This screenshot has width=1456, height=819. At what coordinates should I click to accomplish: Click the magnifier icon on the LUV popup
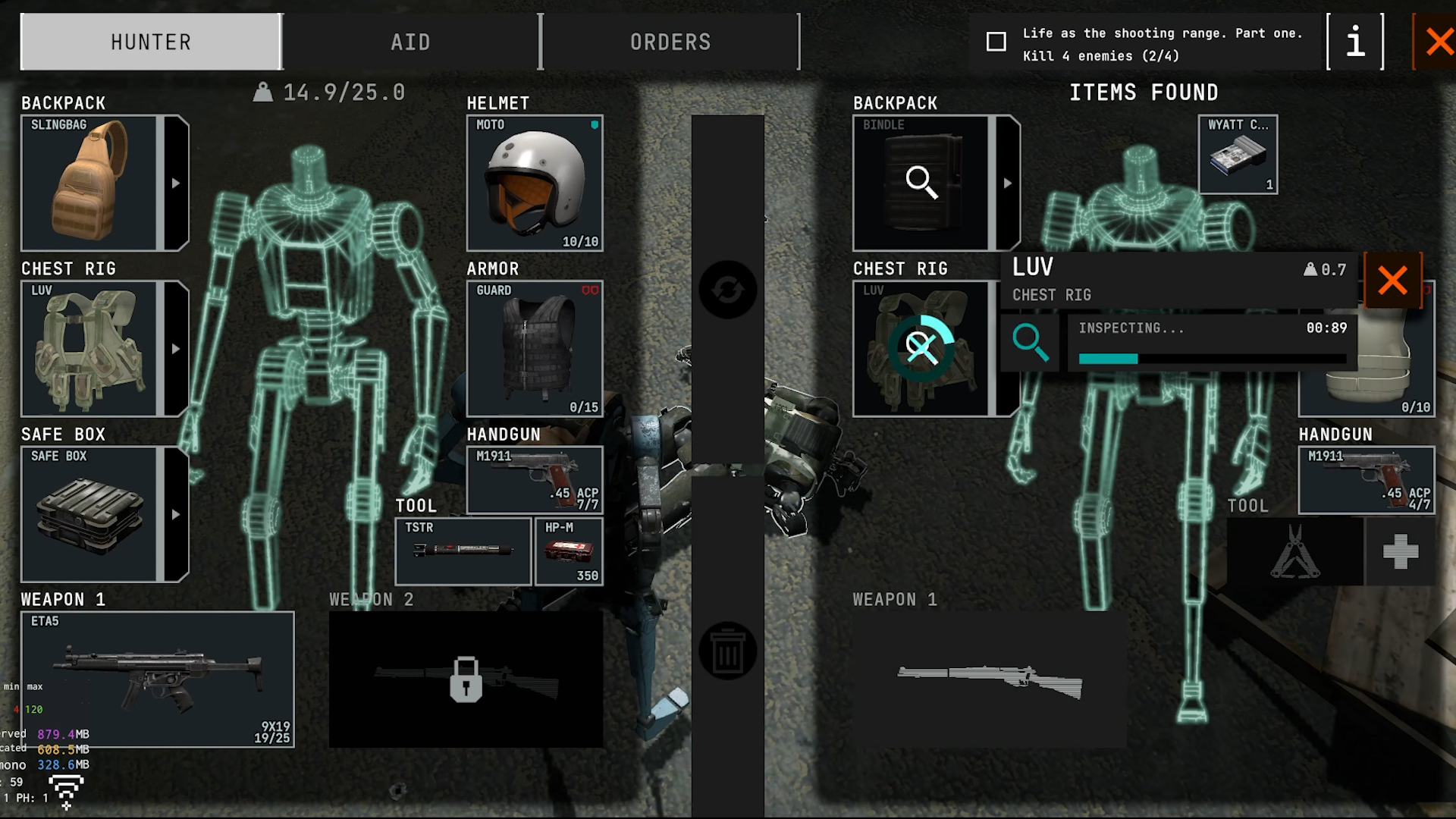(1030, 342)
